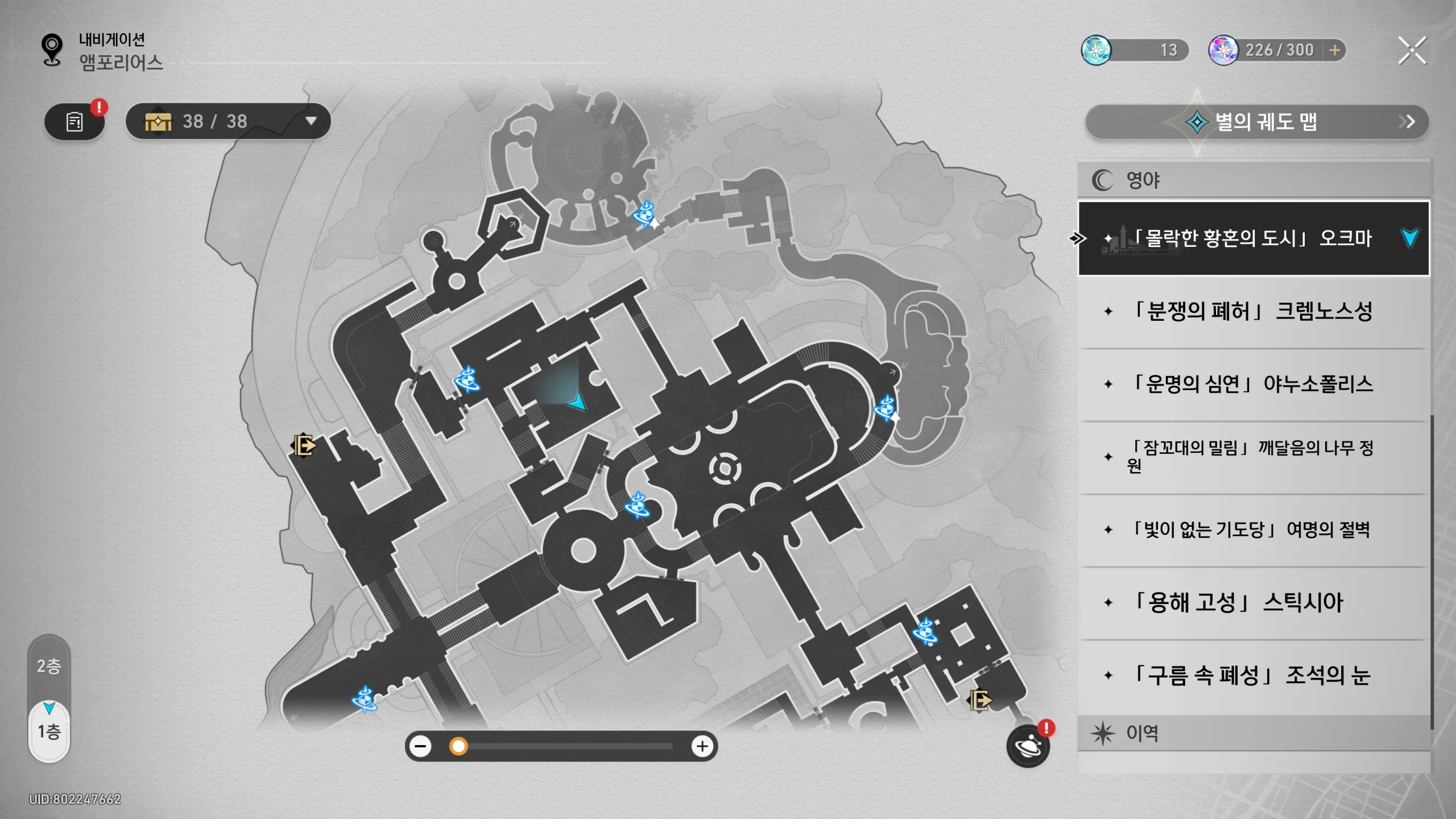
Task: Select floor 1층
Action: point(49,732)
